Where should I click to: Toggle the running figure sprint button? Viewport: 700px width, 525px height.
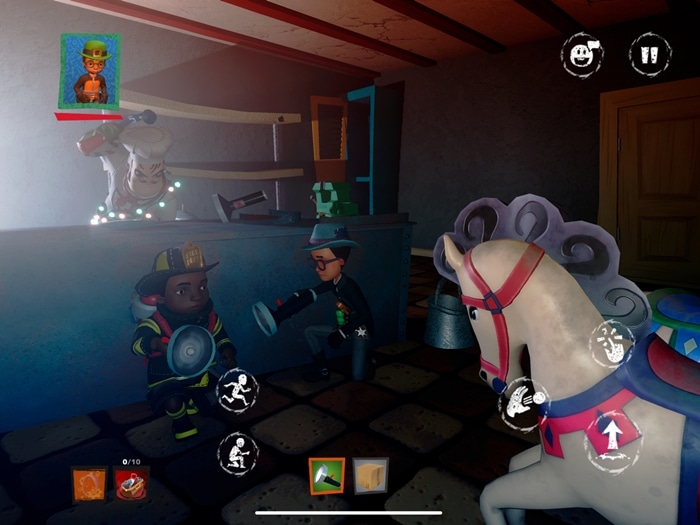pyautogui.click(x=238, y=389)
